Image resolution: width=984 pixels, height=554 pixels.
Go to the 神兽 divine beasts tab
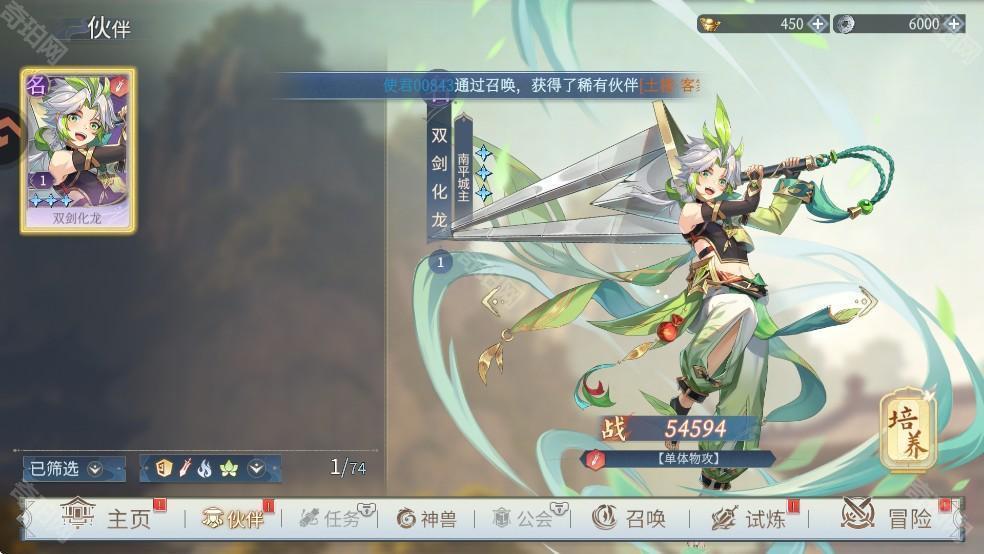(x=427, y=518)
